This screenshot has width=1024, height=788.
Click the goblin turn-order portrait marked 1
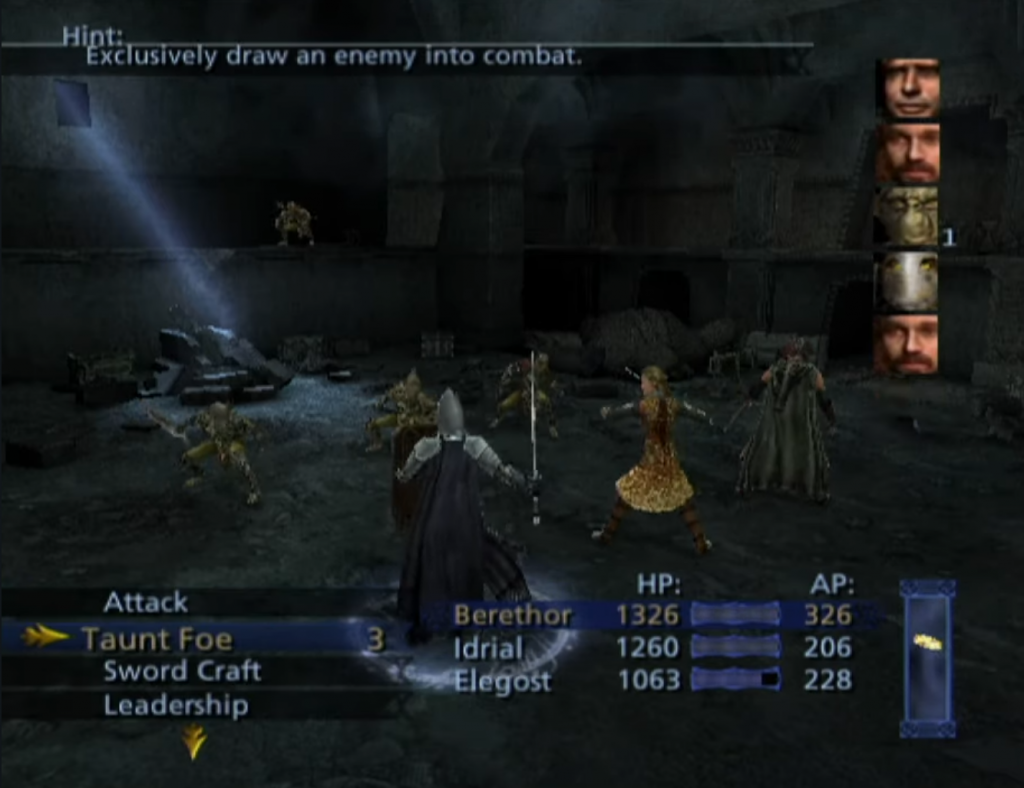coord(908,215)
